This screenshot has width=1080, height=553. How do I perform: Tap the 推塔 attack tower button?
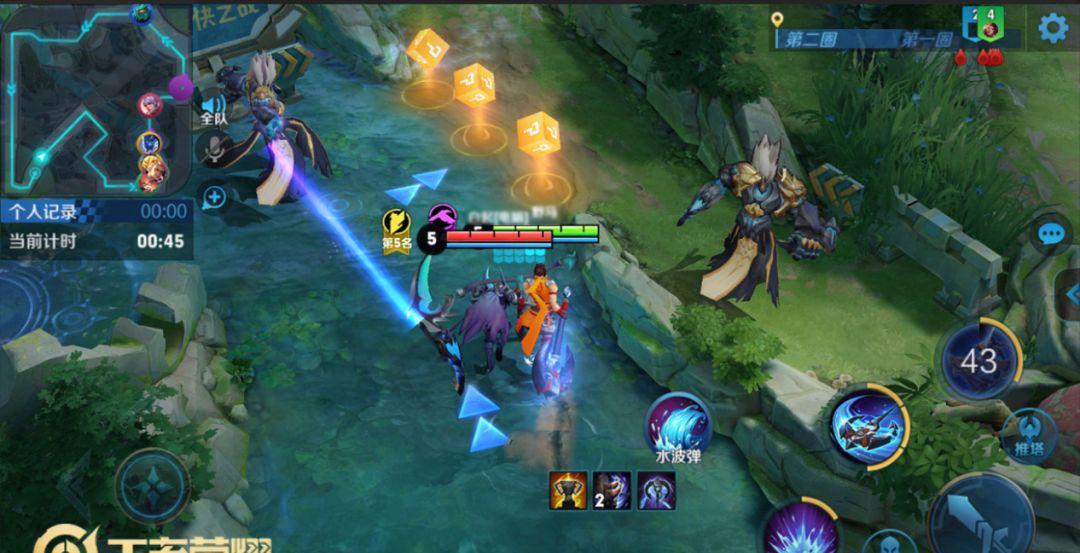click(1029, 438)
